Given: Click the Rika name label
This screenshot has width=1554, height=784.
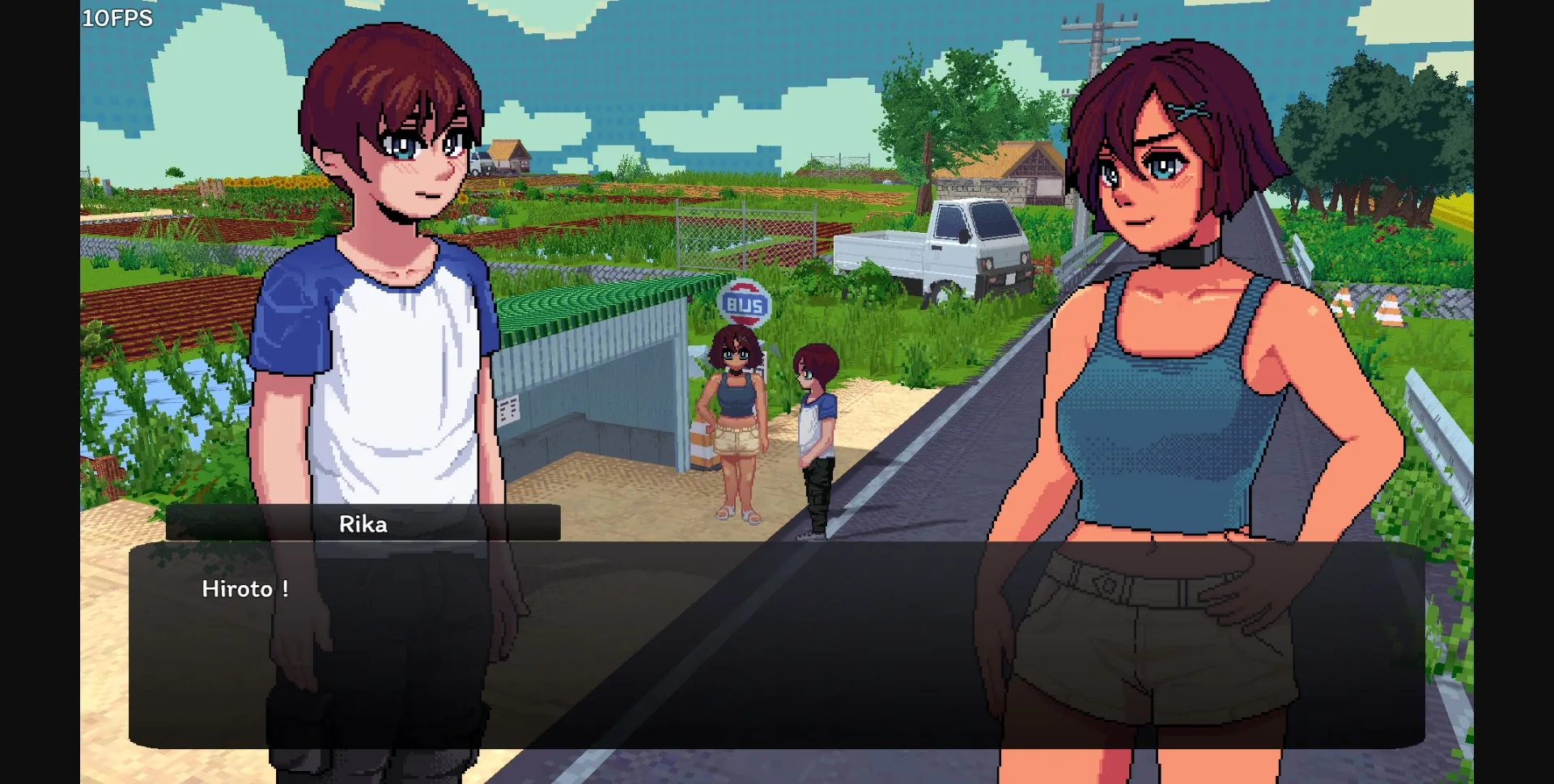Looking at the screenshot, I should [363, 524].
